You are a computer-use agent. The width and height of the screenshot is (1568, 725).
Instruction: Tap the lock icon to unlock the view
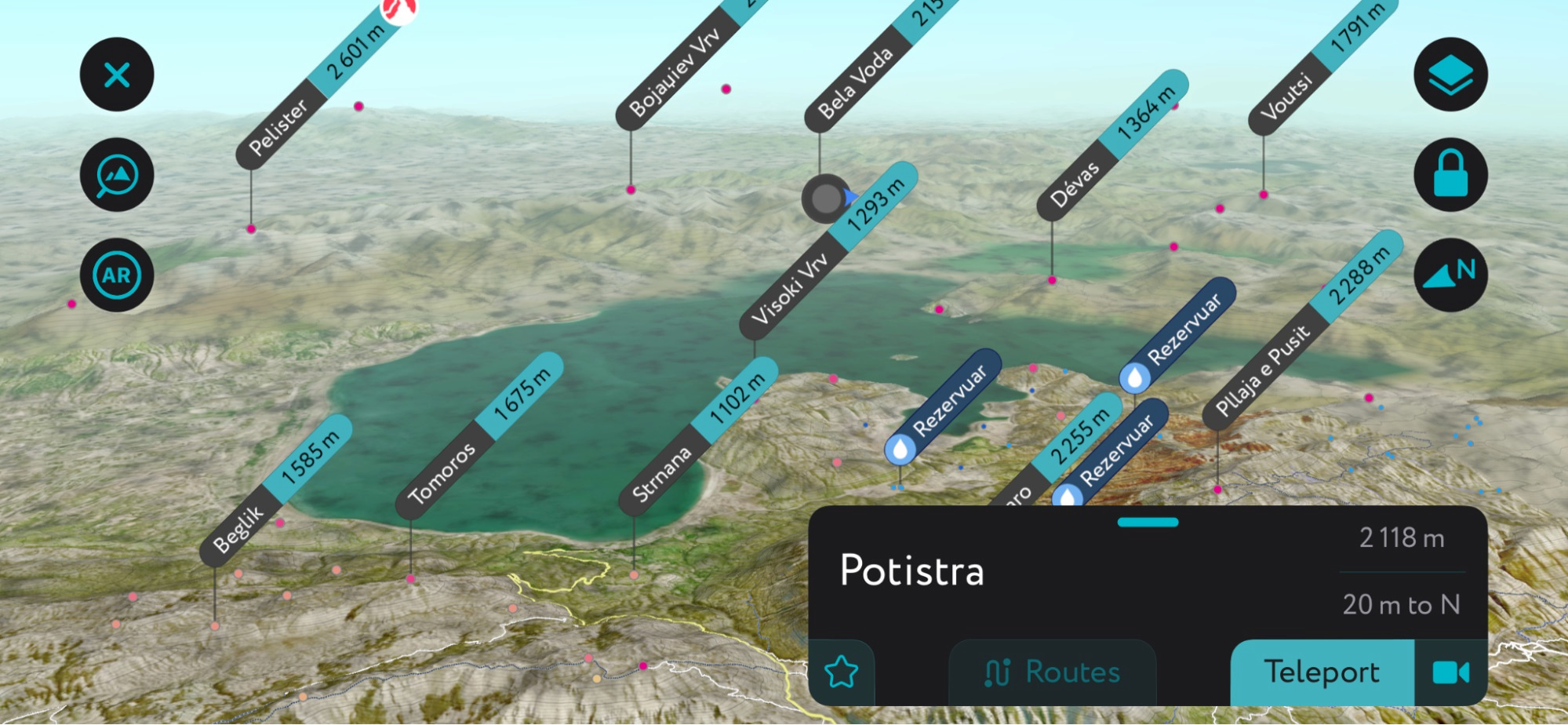click(1450, 173)
